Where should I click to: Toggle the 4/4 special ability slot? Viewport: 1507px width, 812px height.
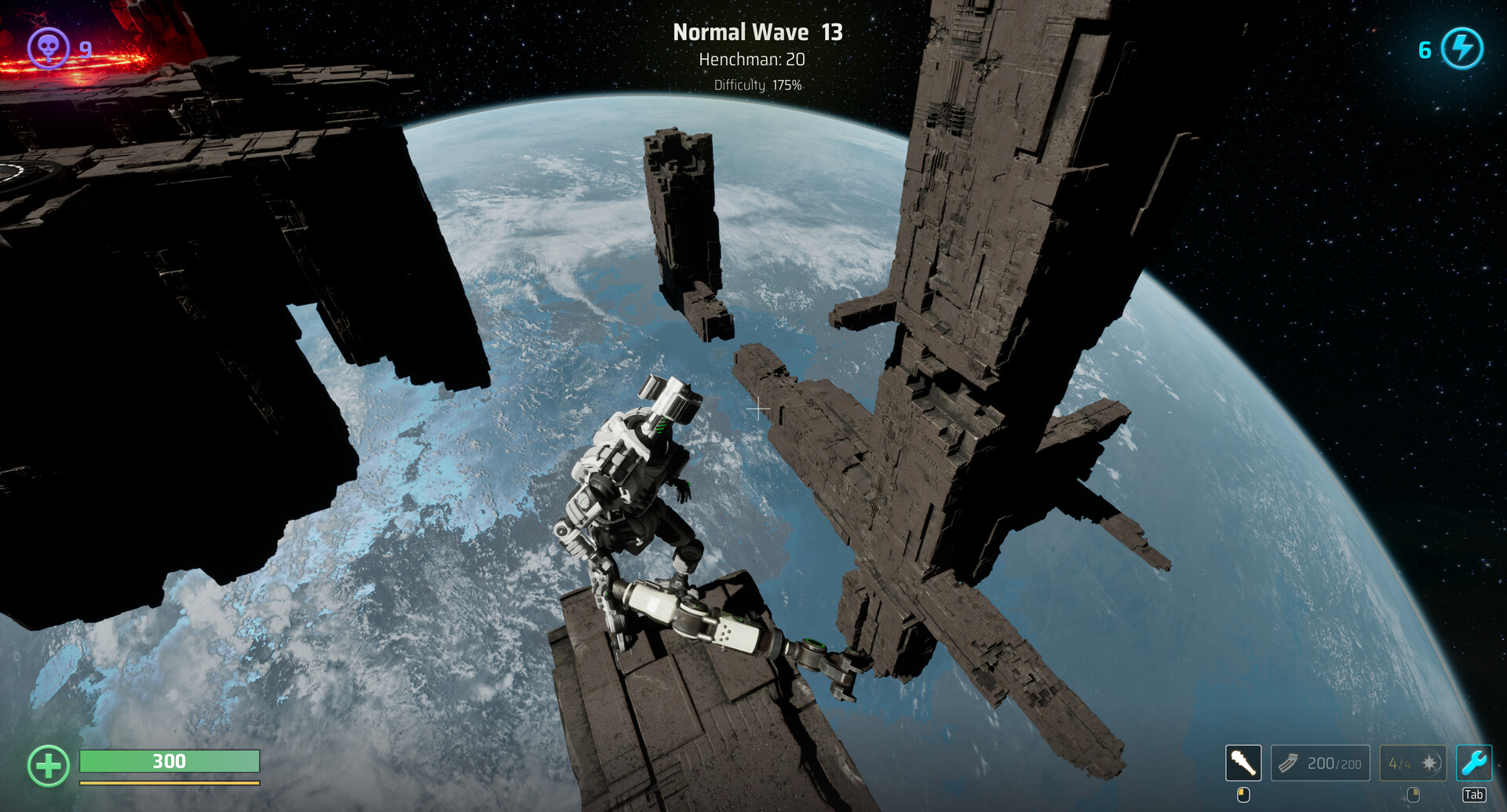pos(1413,763)
